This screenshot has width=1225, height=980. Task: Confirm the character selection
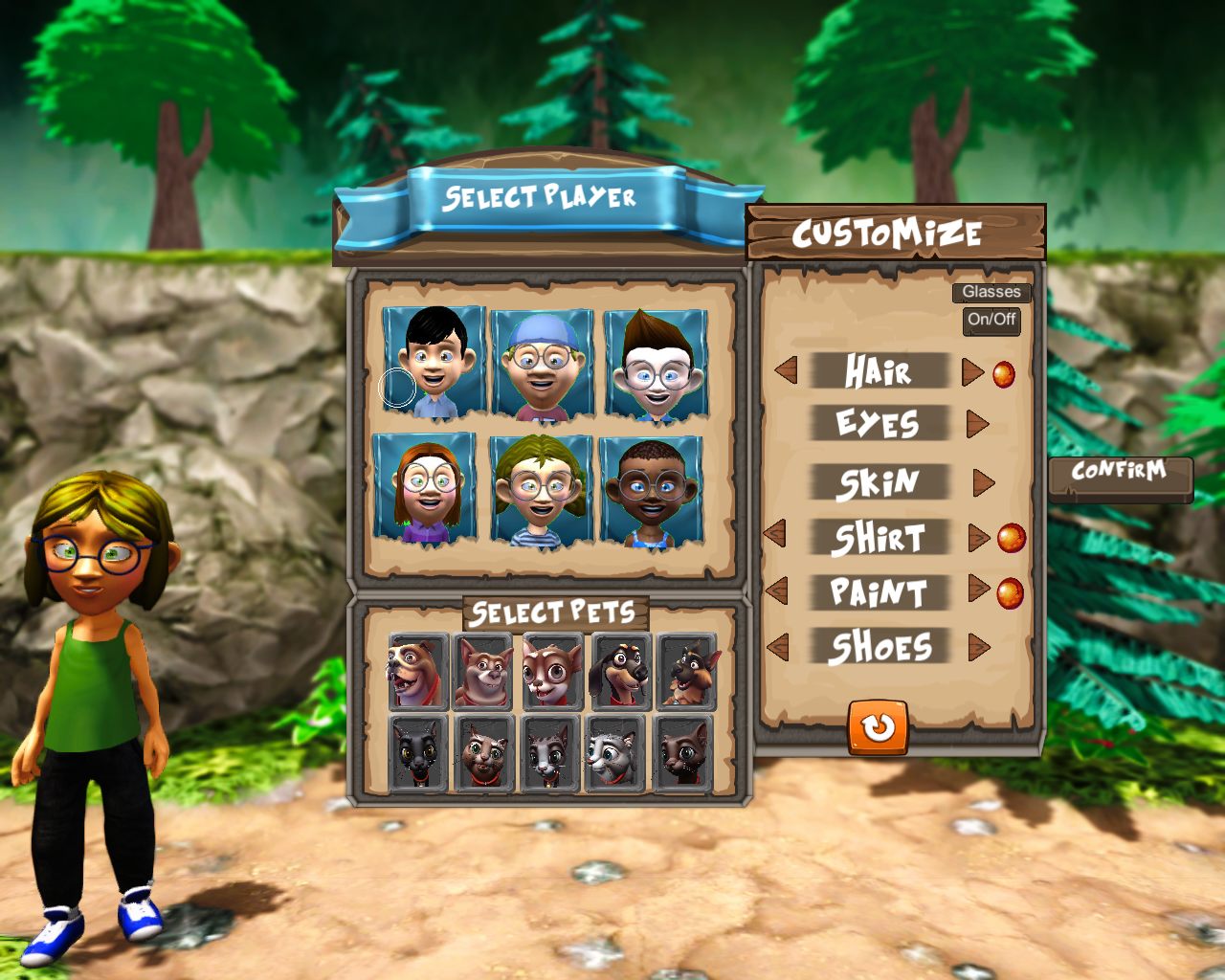coord(1119,472)
